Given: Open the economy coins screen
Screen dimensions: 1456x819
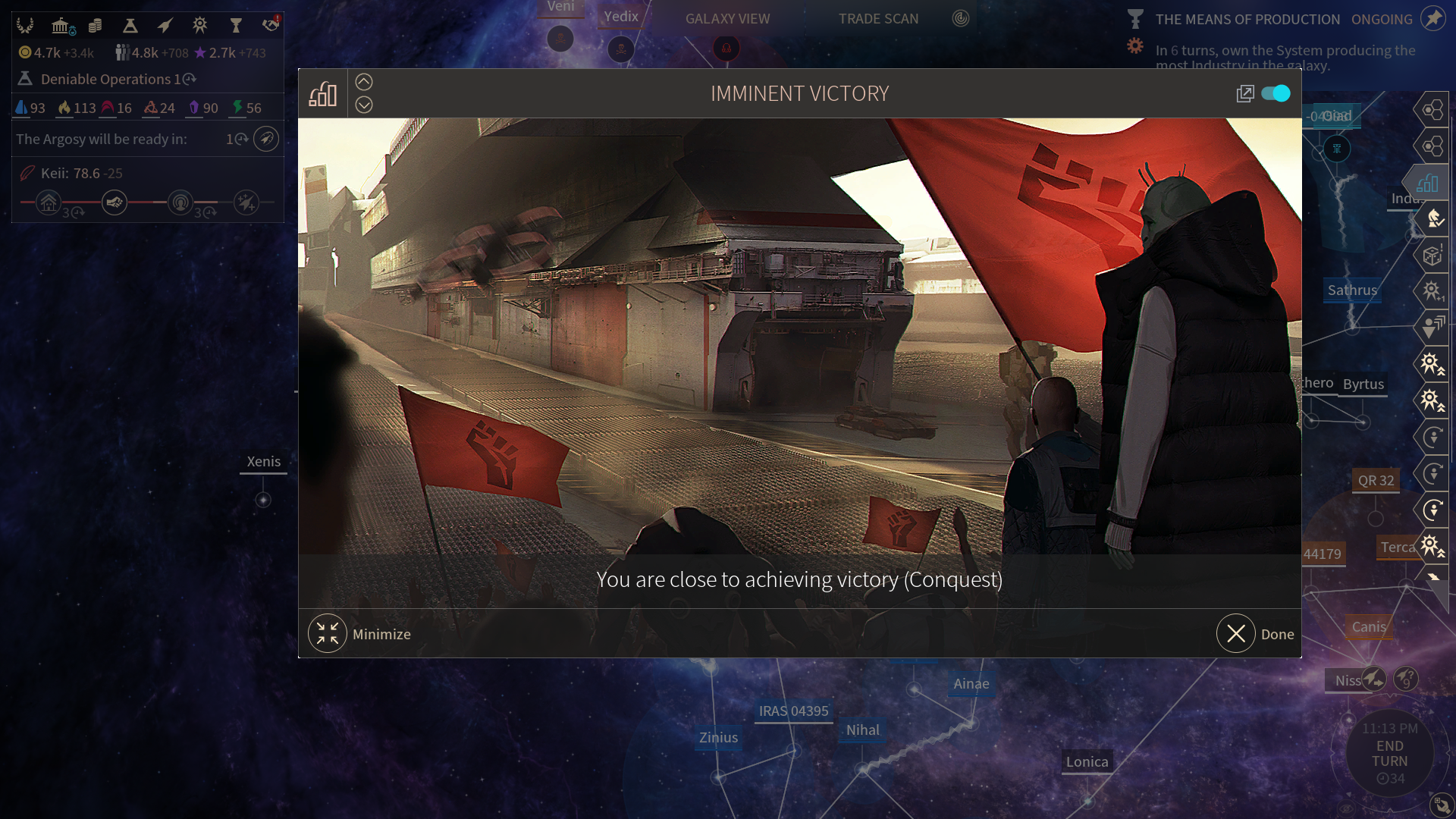Looking at the screenshot, I should (96, 26).
